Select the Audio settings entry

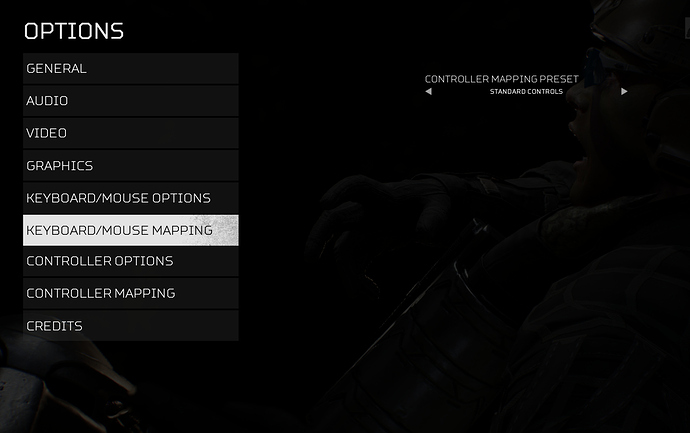click(130, 101)
